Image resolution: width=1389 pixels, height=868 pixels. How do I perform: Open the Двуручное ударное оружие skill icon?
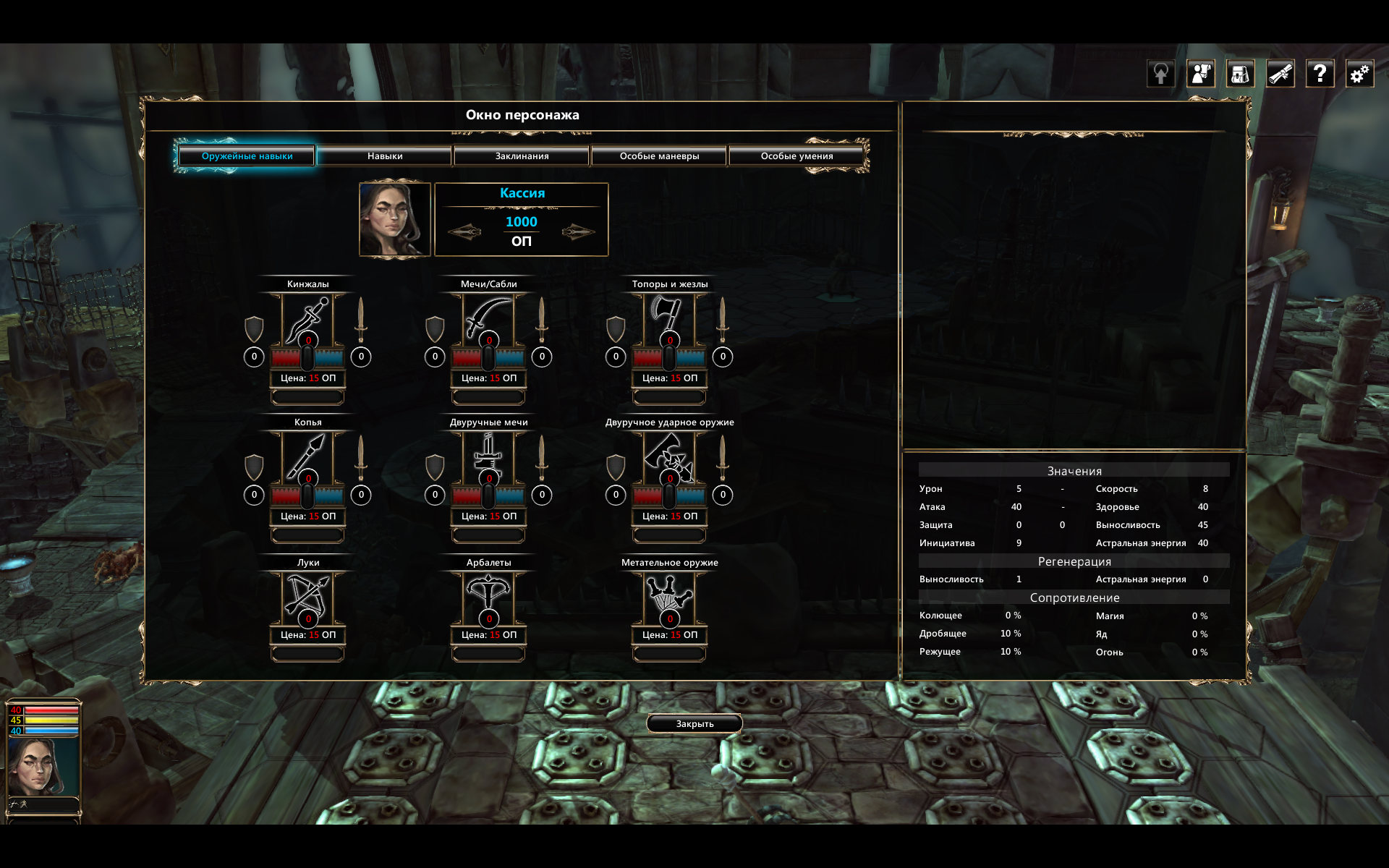[x=669, y=456]
